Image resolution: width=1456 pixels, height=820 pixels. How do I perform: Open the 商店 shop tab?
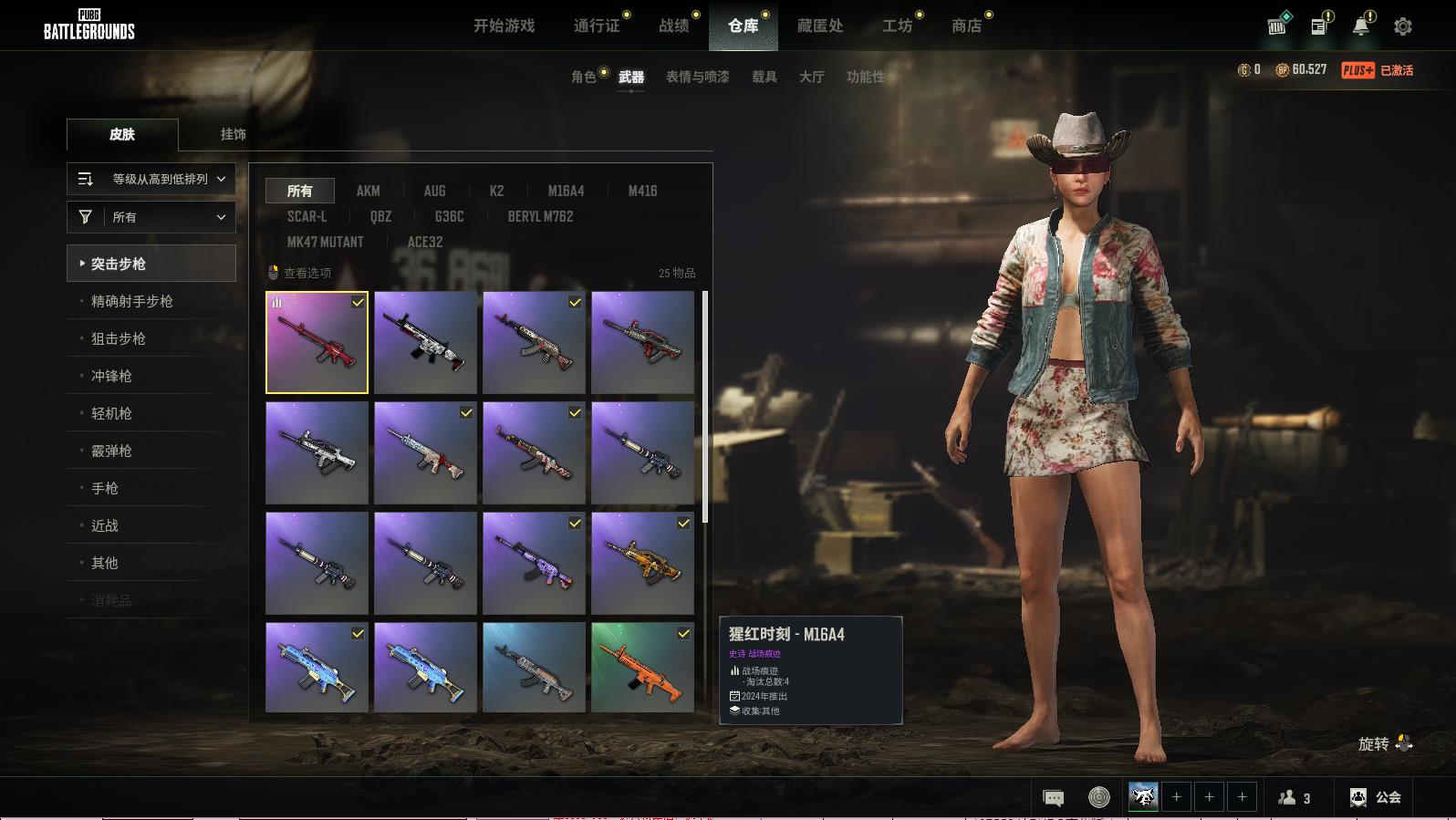[x=966, y=26]
